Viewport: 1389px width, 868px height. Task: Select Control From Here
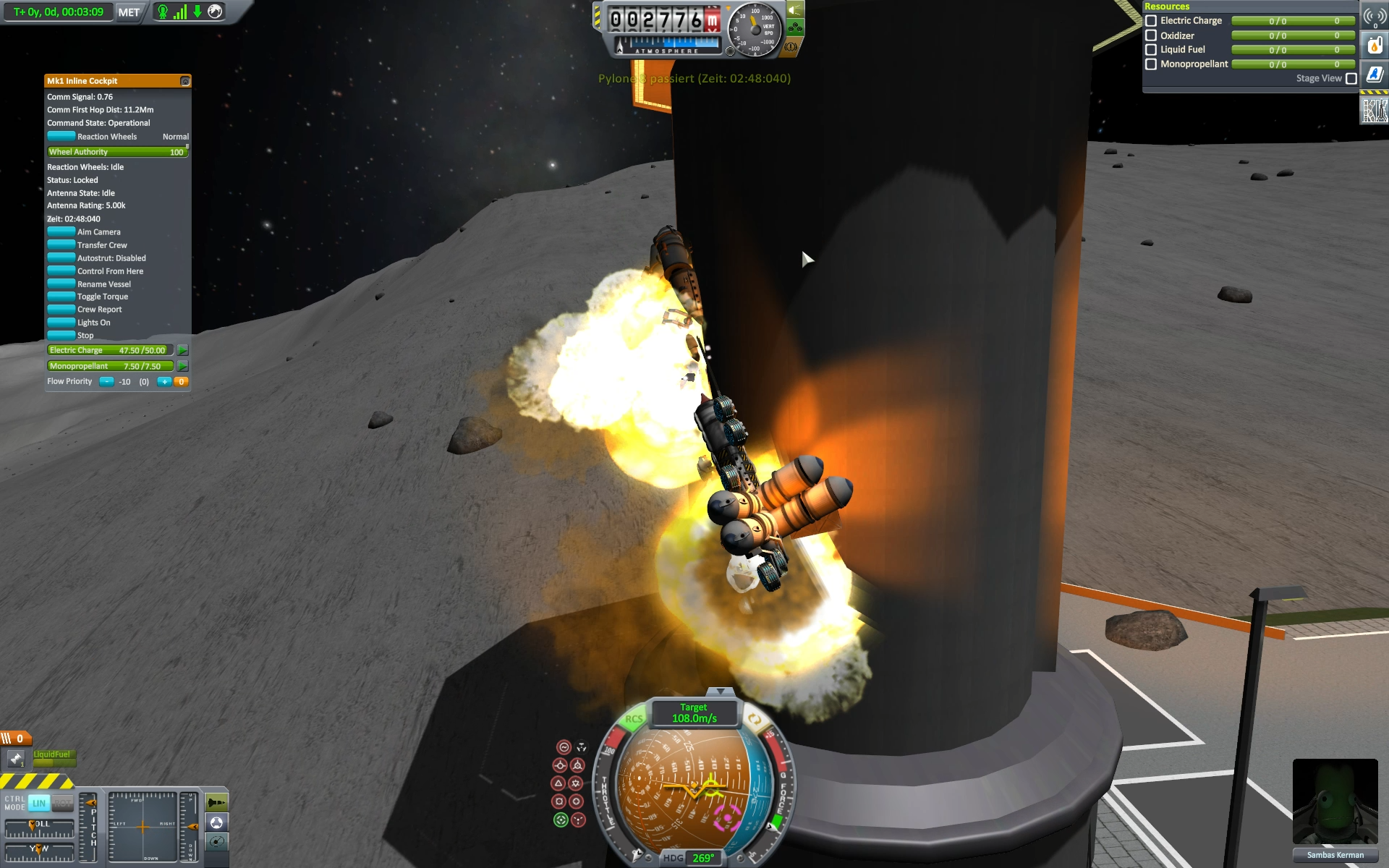[61, 271]
